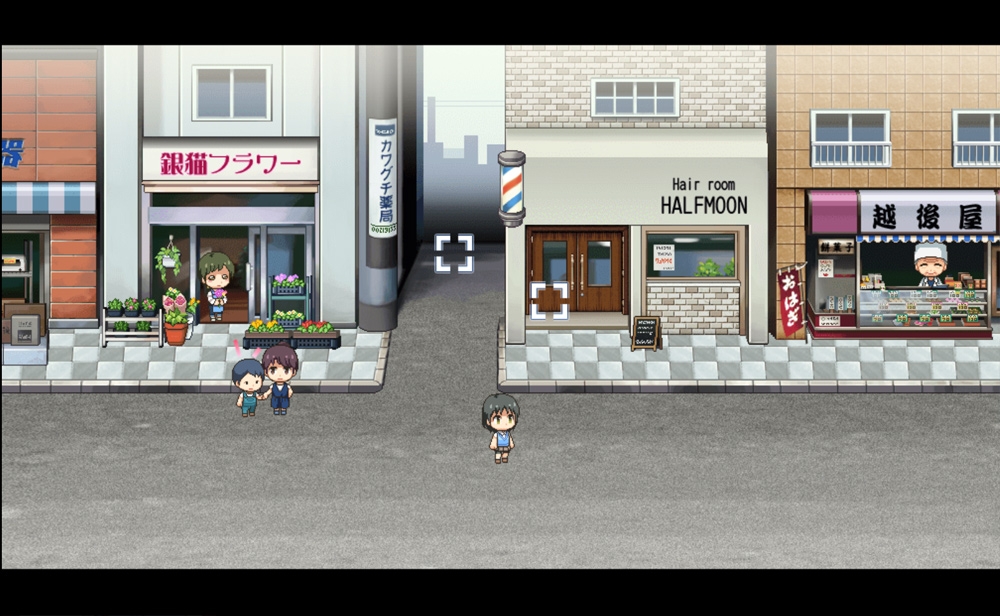Select the bracket marker on the HALFMOON door
The width and height of the screenshot is (1000, 616).
pyautogui.click(x=549, y=300)
